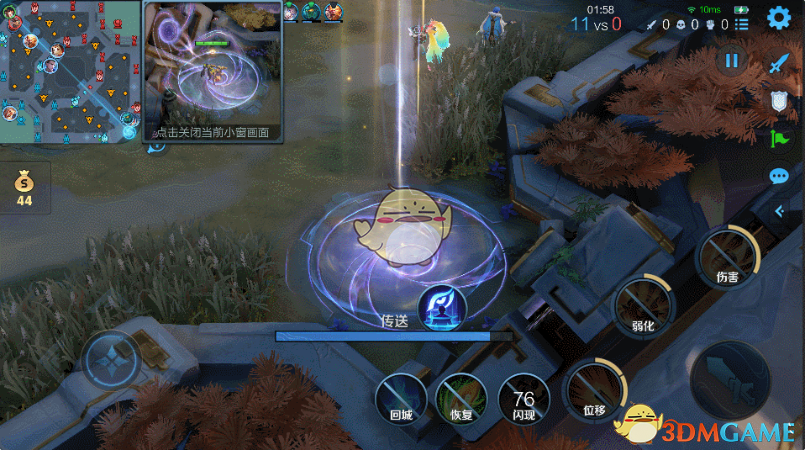
Task: Open the chat speech bubble
Action: [x=779, y=177]
